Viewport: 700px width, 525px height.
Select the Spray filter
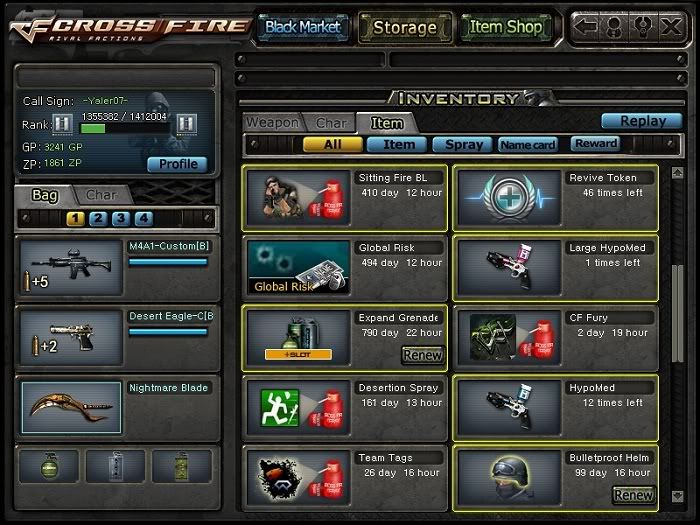pos(464,144)
